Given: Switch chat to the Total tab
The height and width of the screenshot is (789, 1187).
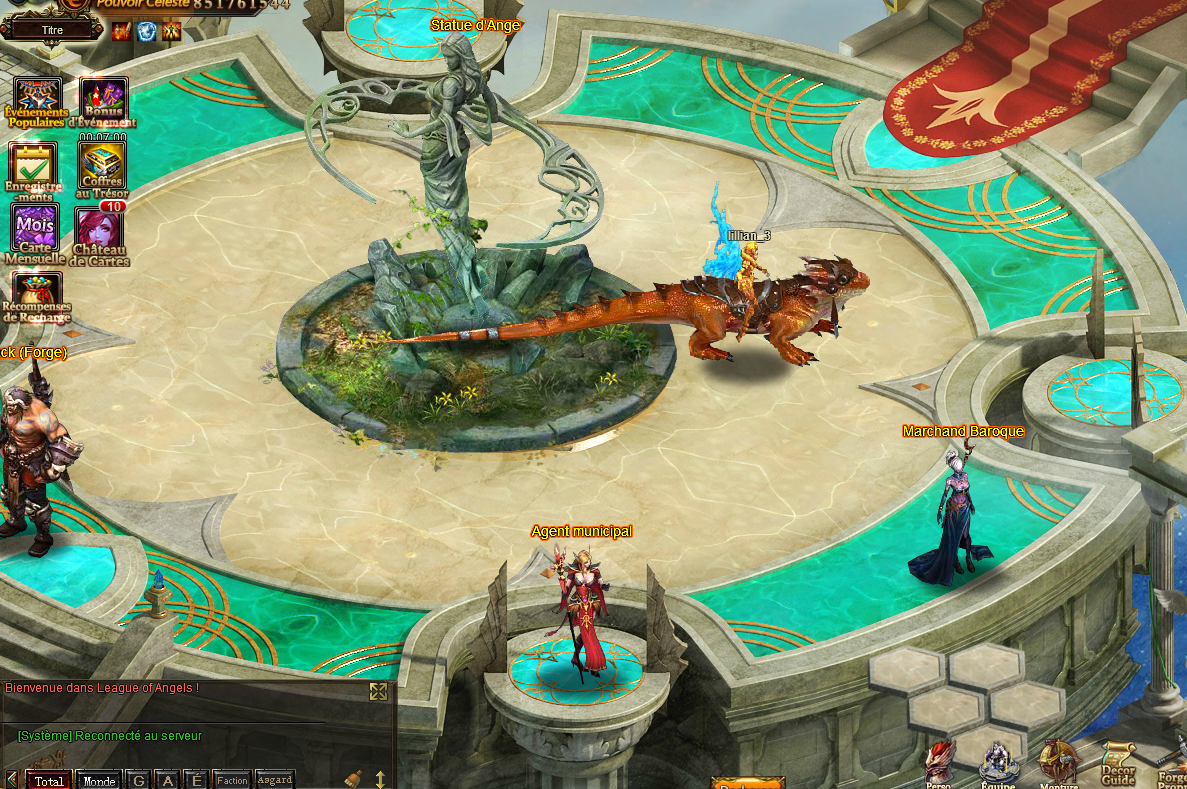Looking at the screenshot, I should 48,780.
